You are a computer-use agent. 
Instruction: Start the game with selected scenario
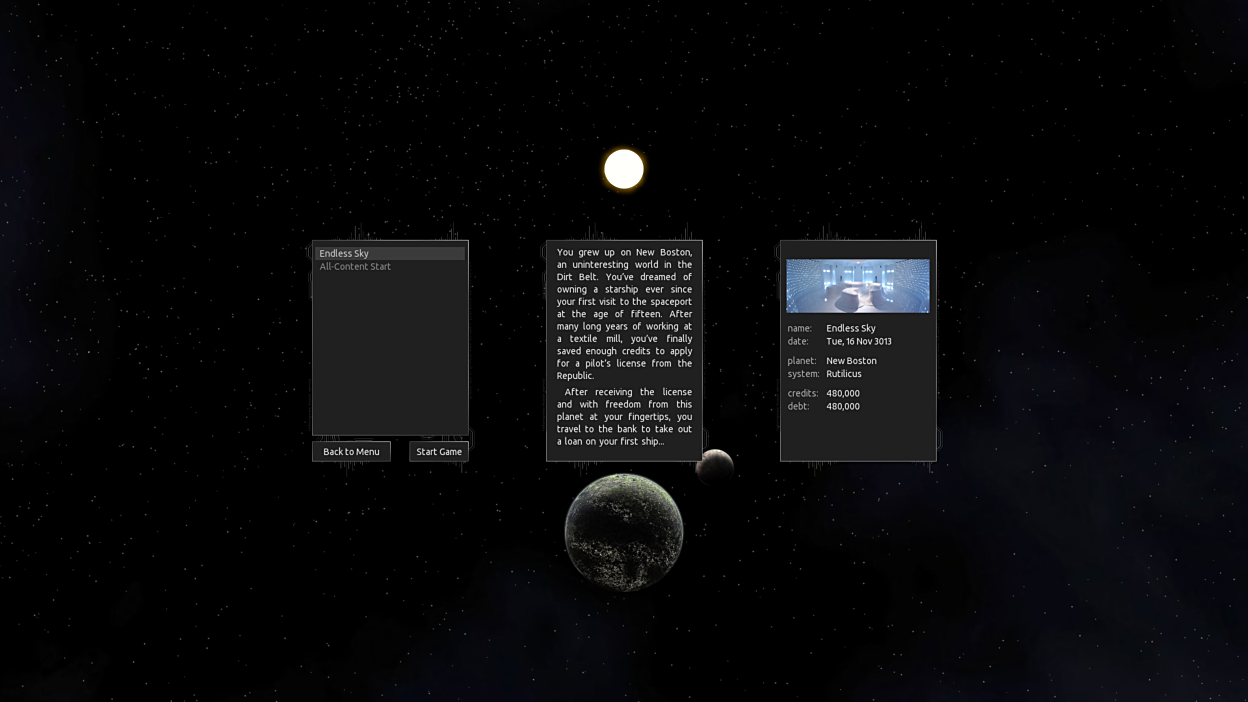439,452
